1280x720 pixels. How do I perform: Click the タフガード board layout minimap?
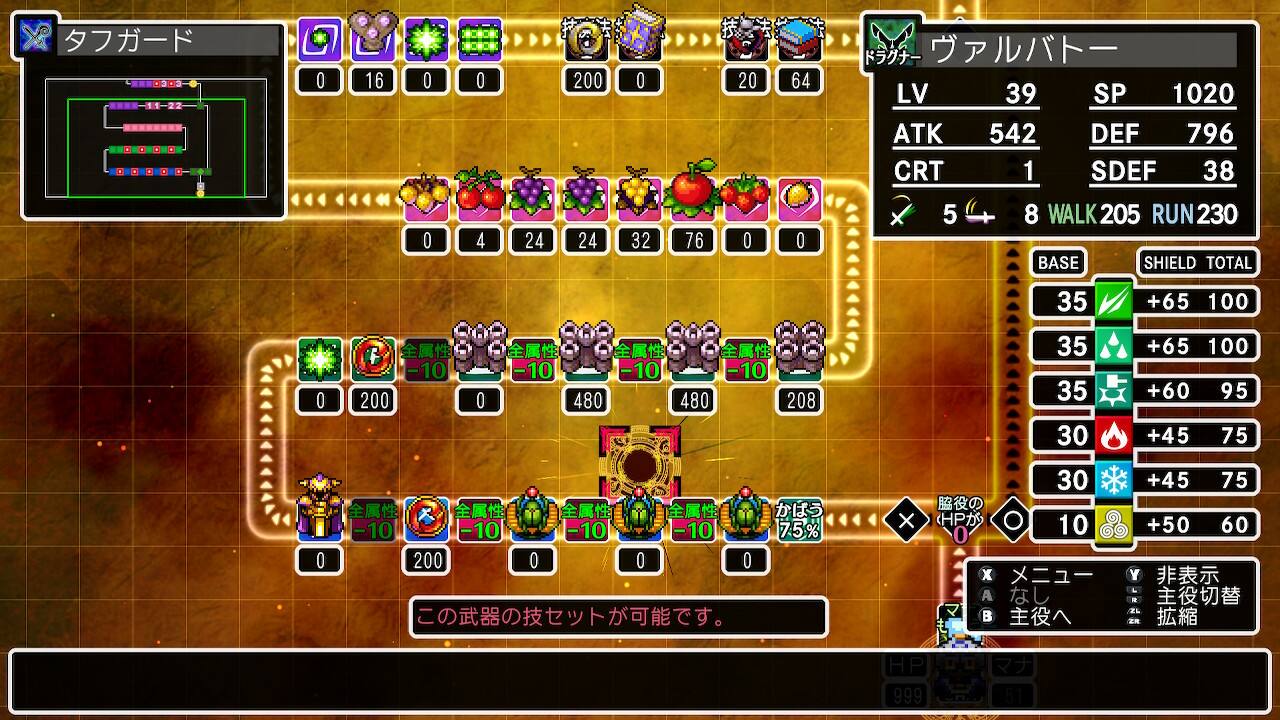tap(156, 136)
